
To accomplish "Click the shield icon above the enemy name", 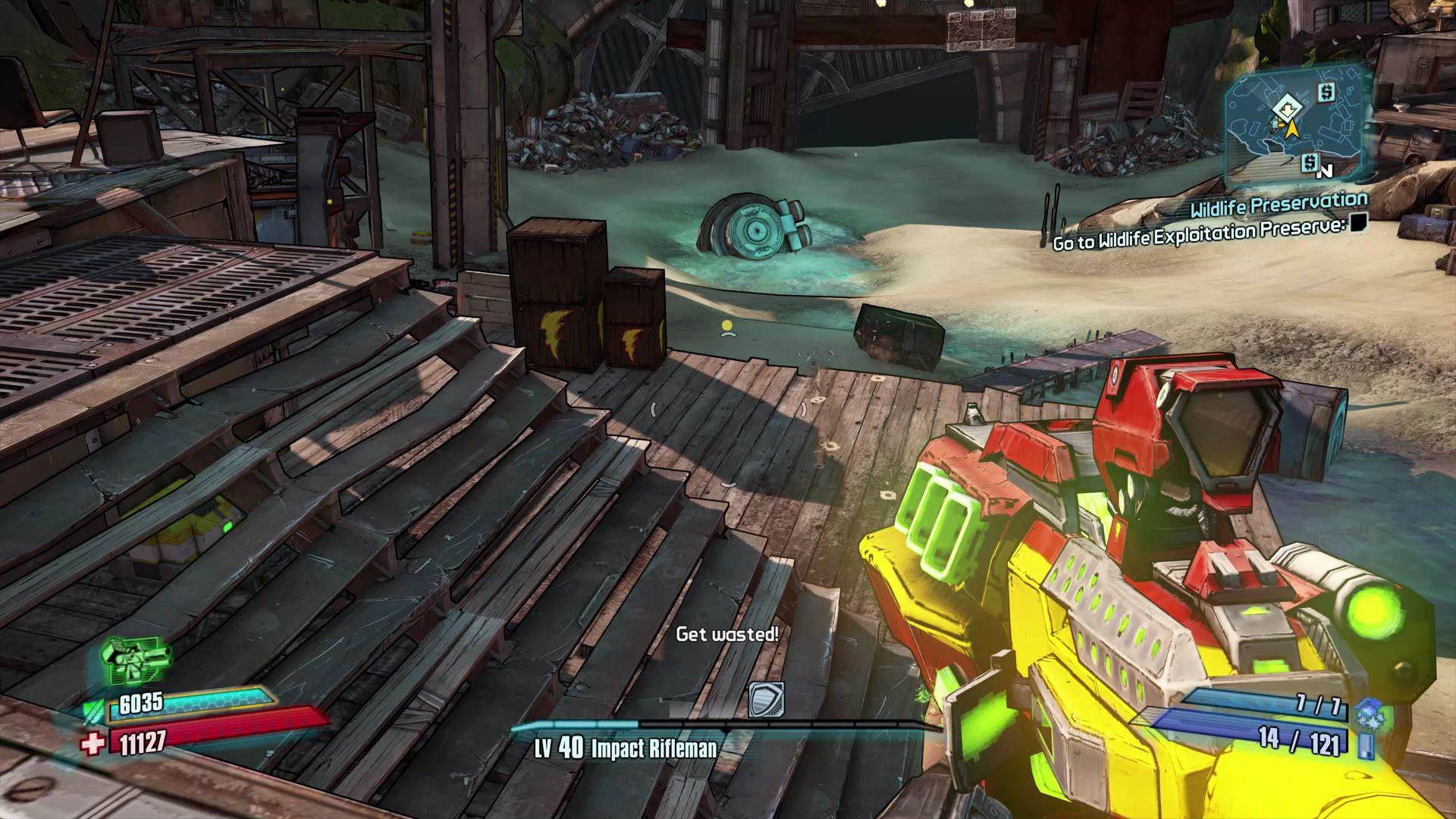I will [765, 699].
